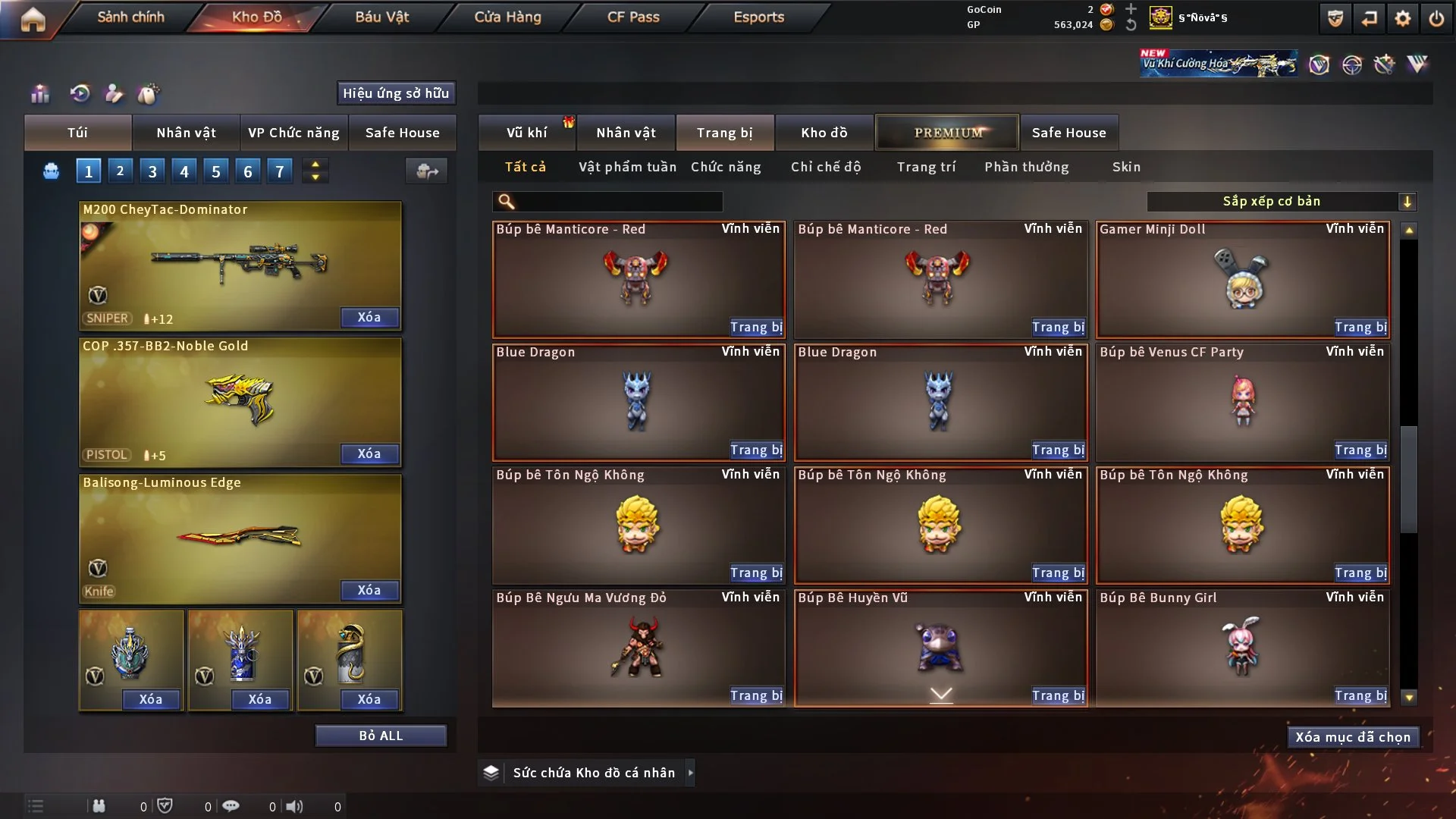1456x819 pixels.
Task: Unequip everything with Bỏ ALL
Action: pos(381,736)
